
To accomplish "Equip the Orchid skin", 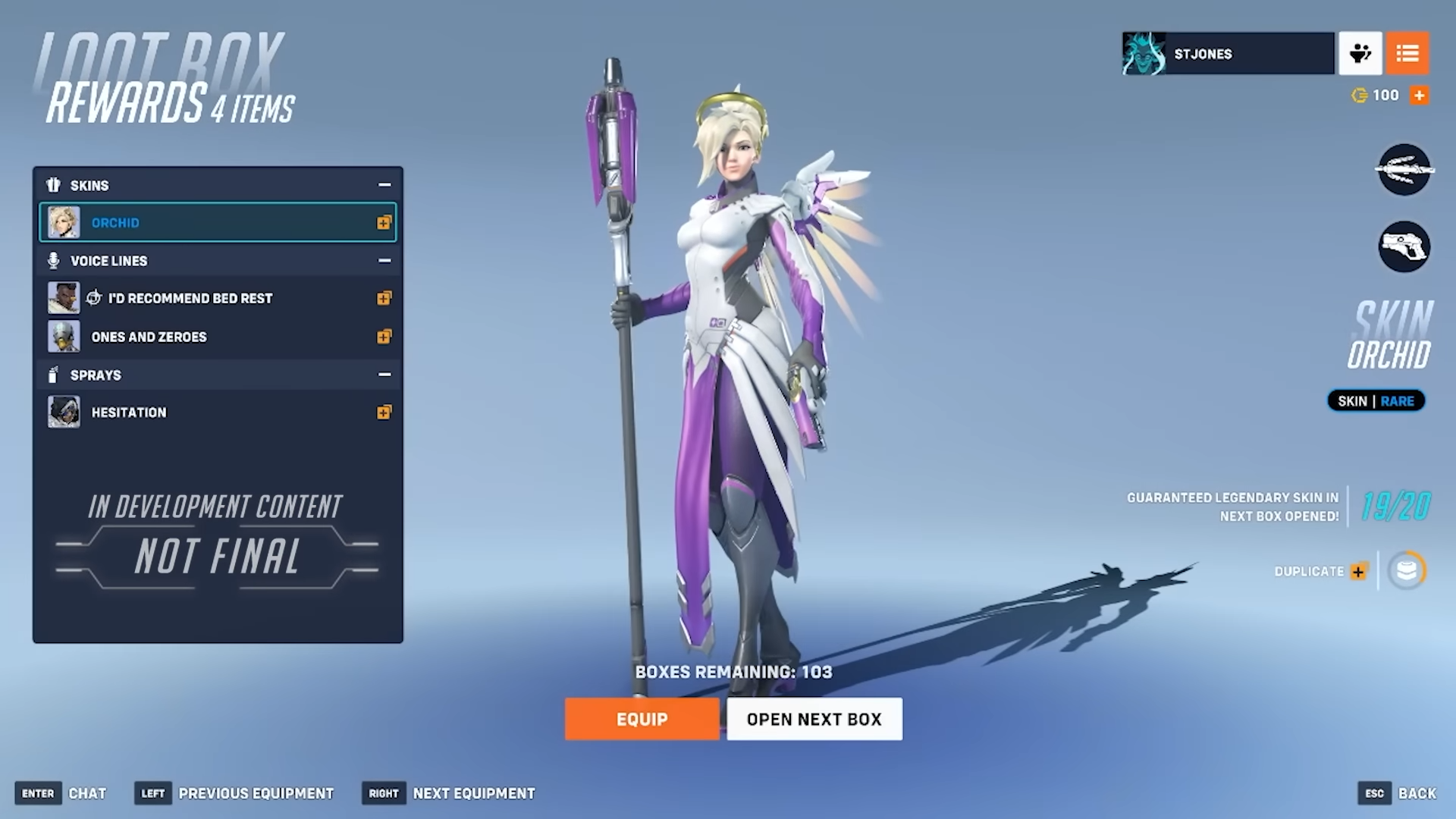I will (642, 719).
